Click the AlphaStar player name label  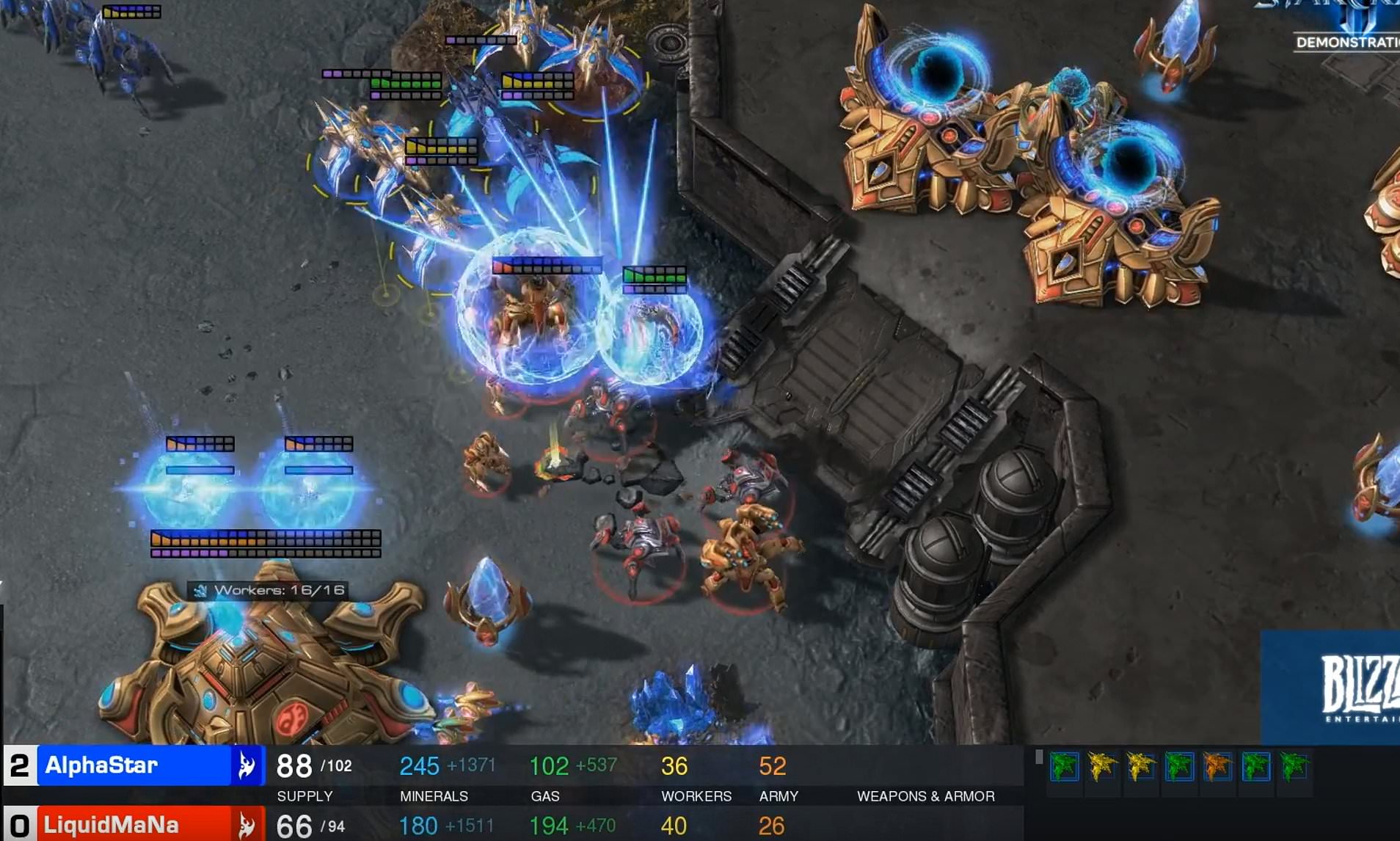103,766
